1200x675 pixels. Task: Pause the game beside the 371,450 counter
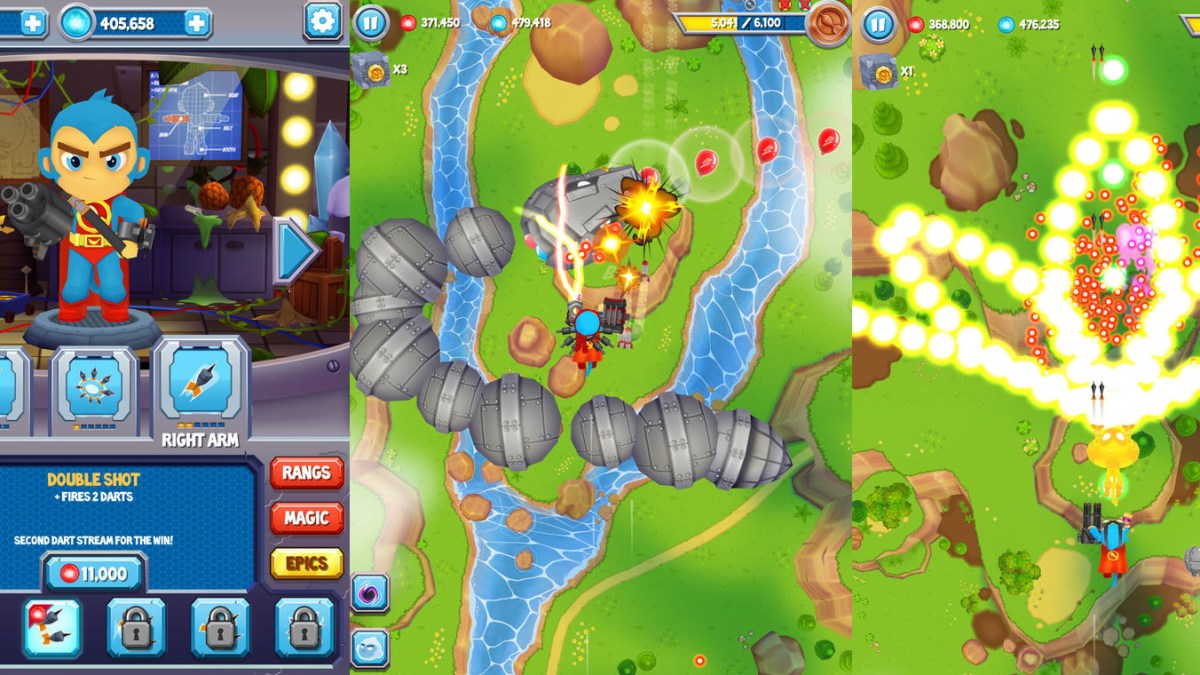point(371,22)
